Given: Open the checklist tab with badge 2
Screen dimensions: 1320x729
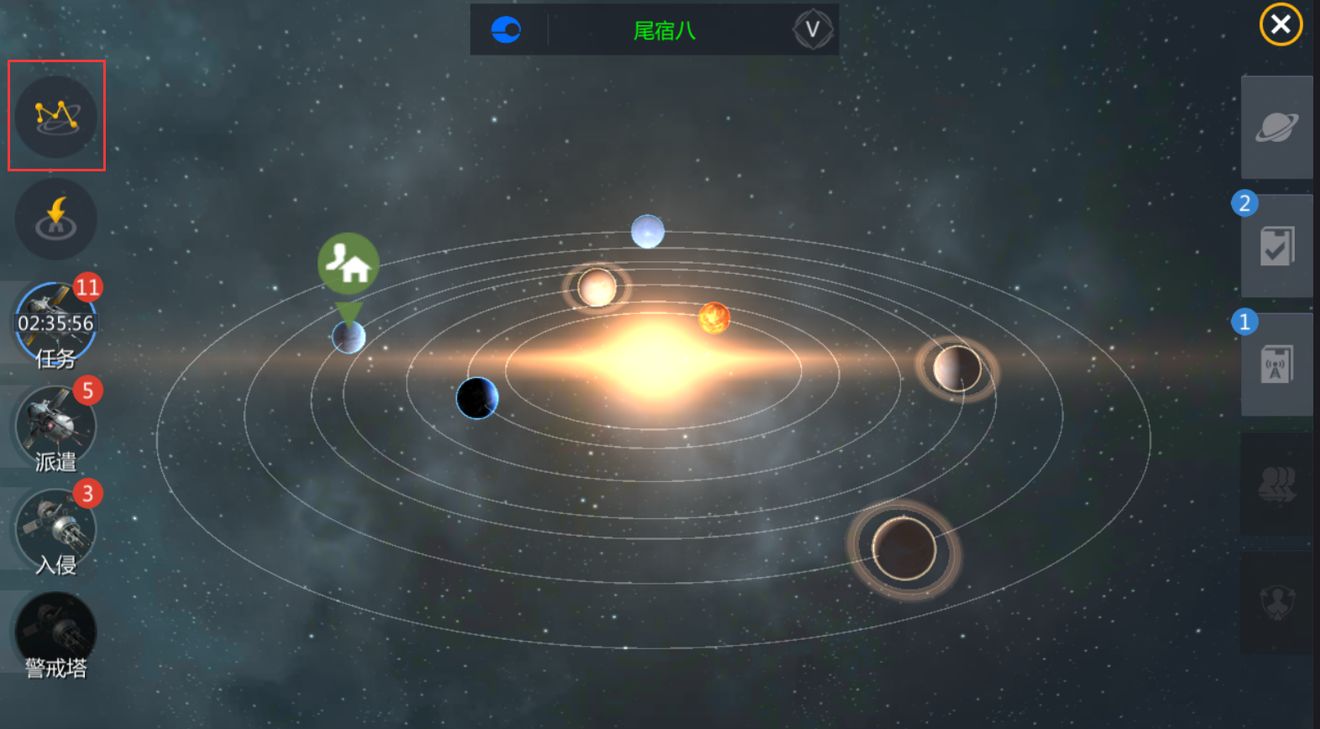Looking at the screenshot, I should click(x=1276, y=246).
